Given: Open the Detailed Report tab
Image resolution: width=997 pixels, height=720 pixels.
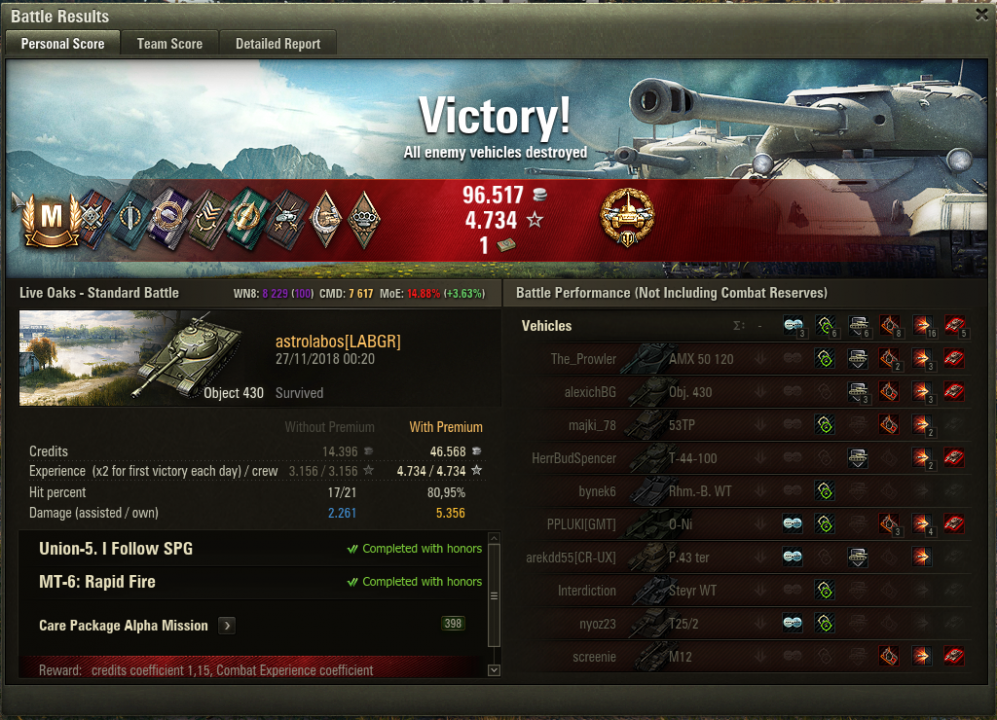Looking at the screenshot, I should pos(278,44).
